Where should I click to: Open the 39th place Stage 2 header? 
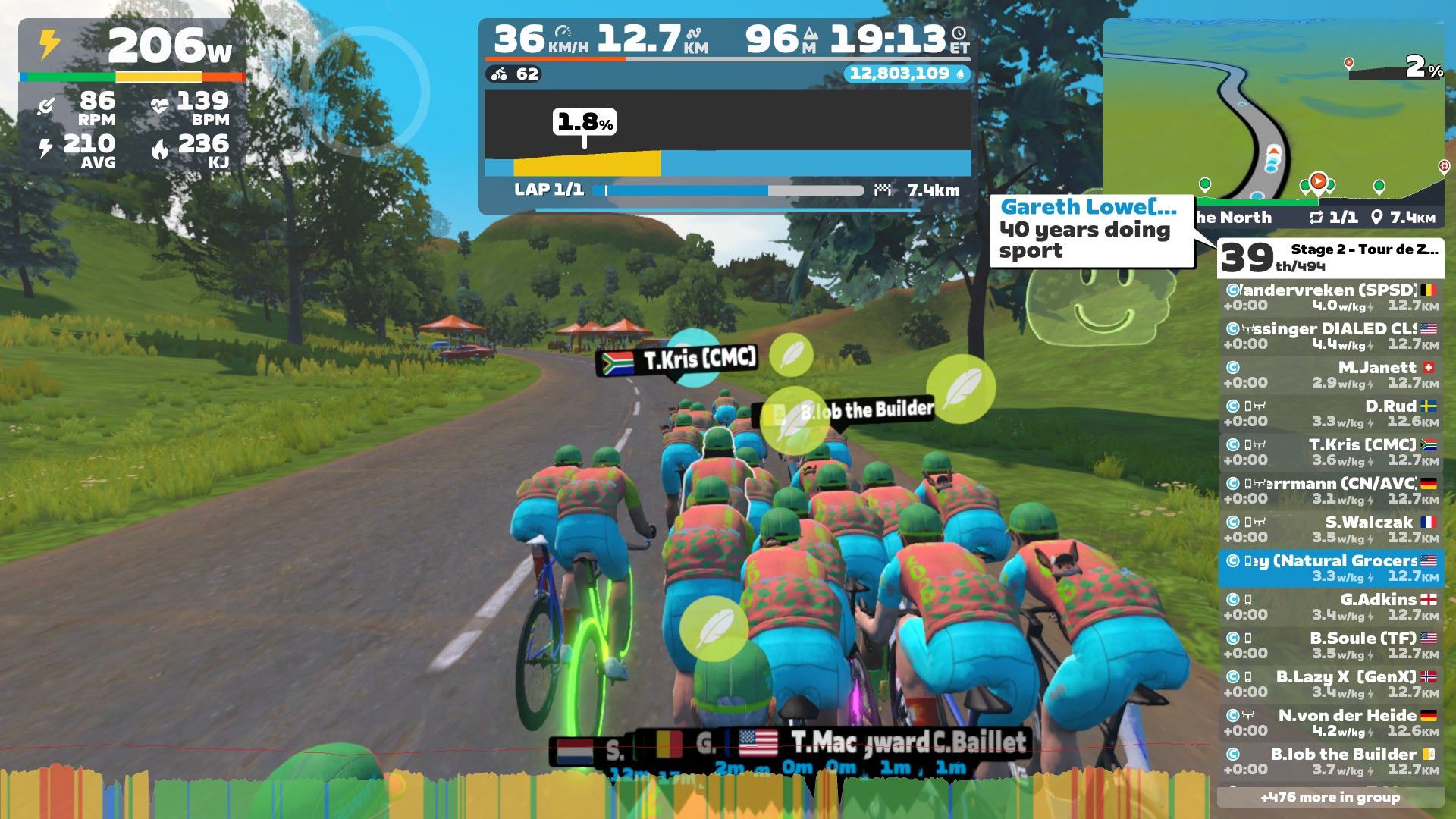[x=1330, y=258]
